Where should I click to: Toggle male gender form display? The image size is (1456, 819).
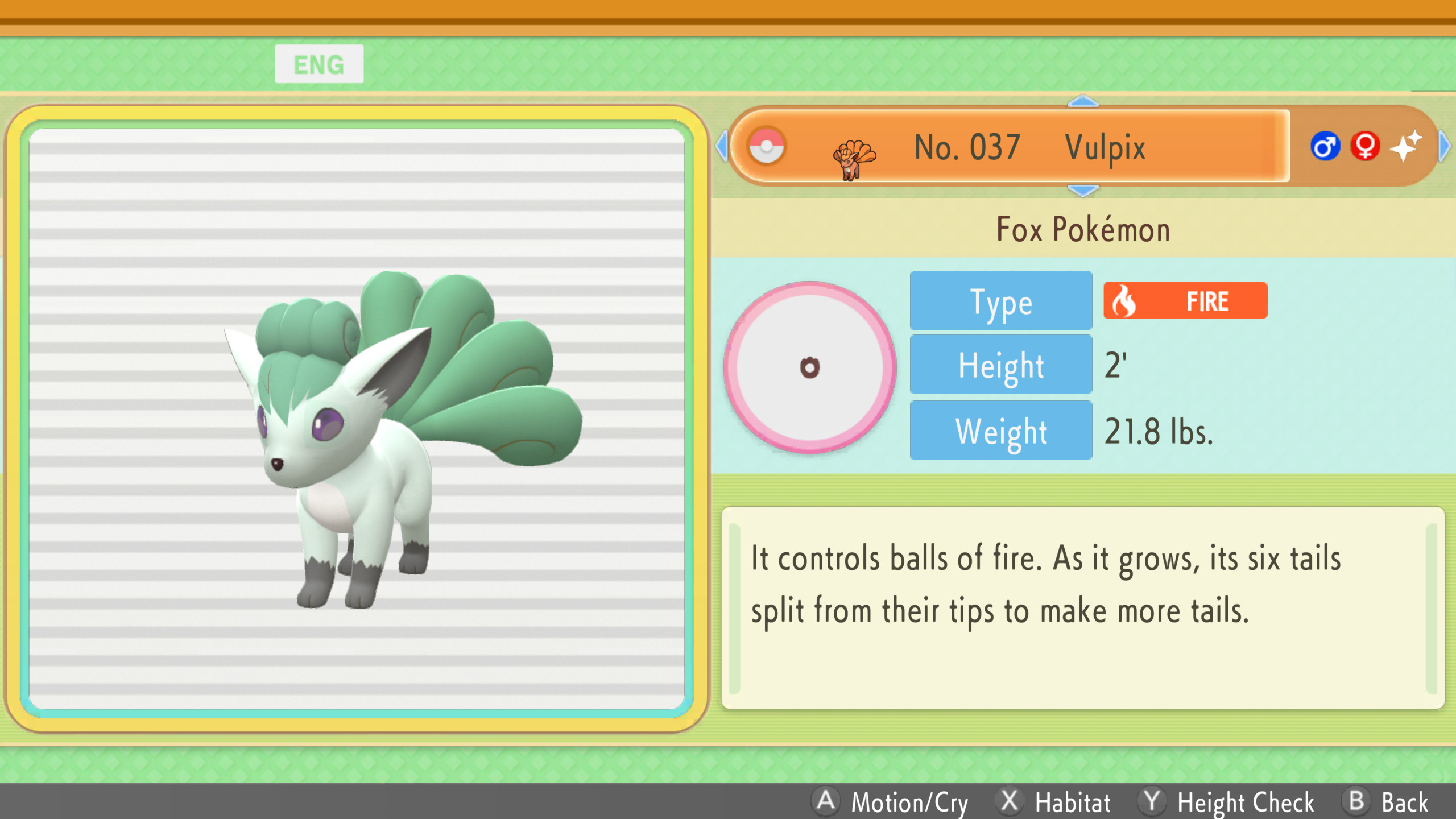[x=1325, y=146]
